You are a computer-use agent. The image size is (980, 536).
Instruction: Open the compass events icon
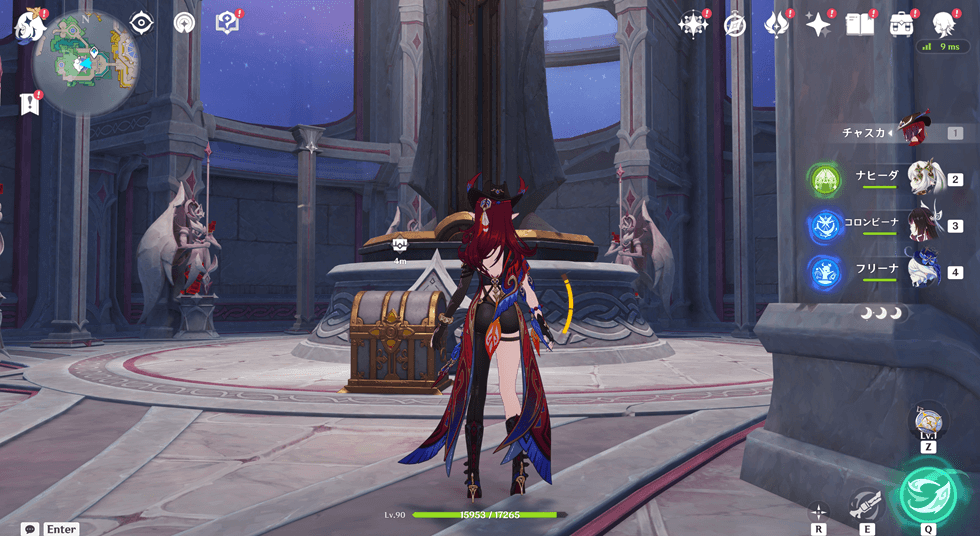(736, 25)
